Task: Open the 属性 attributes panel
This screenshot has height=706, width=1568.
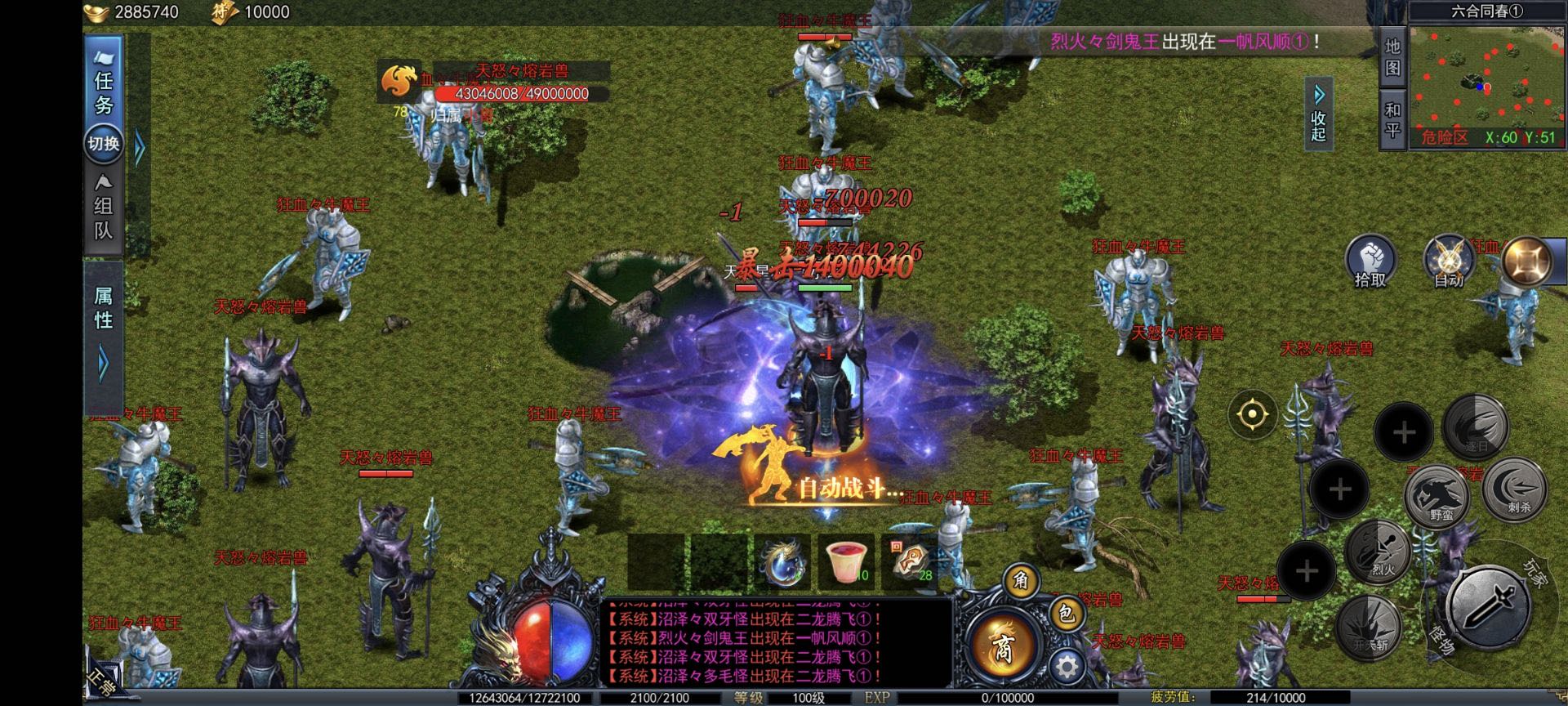Action: tap(104, 309)
